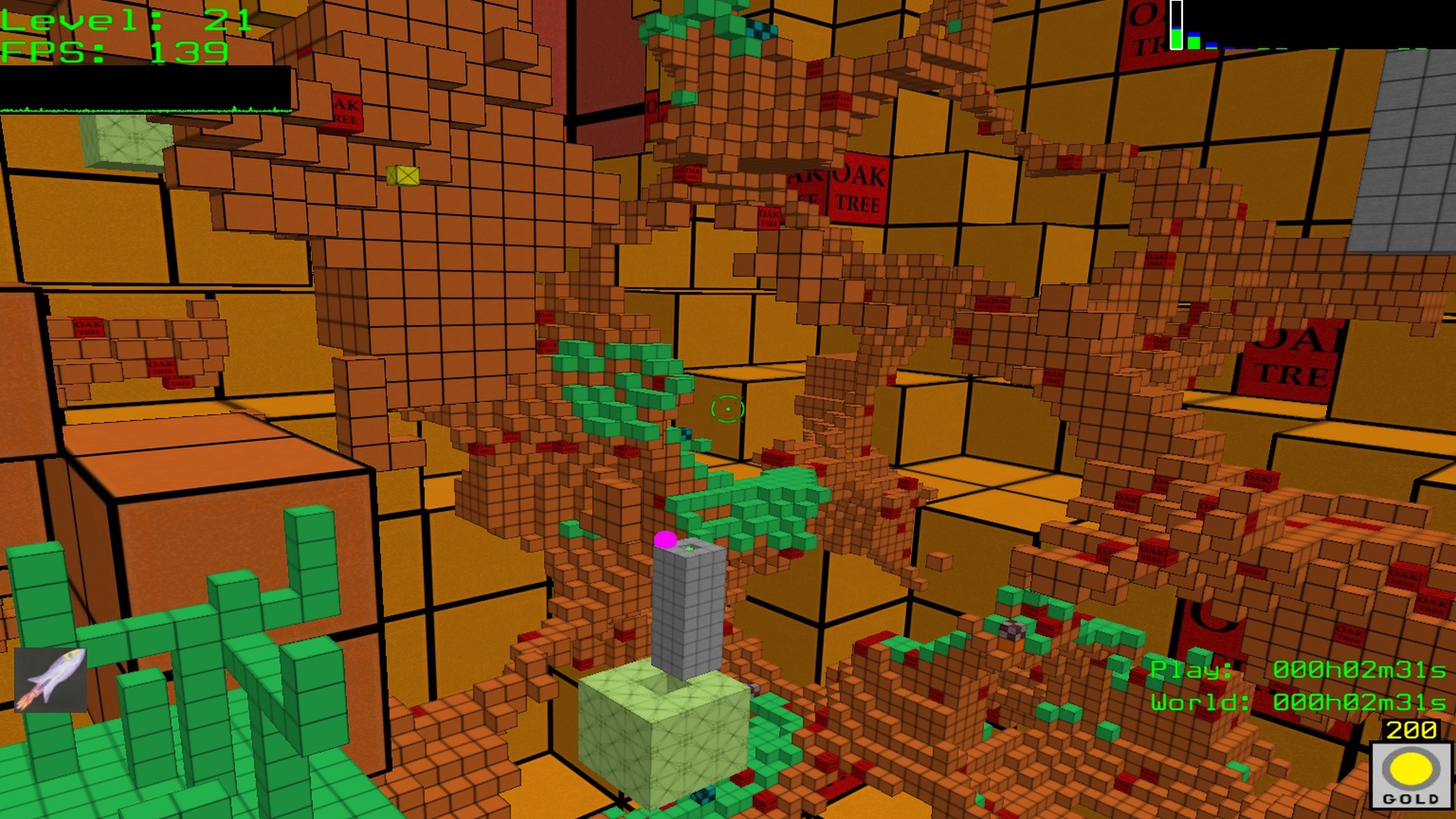Click the green activity graph line

[144, 109]
